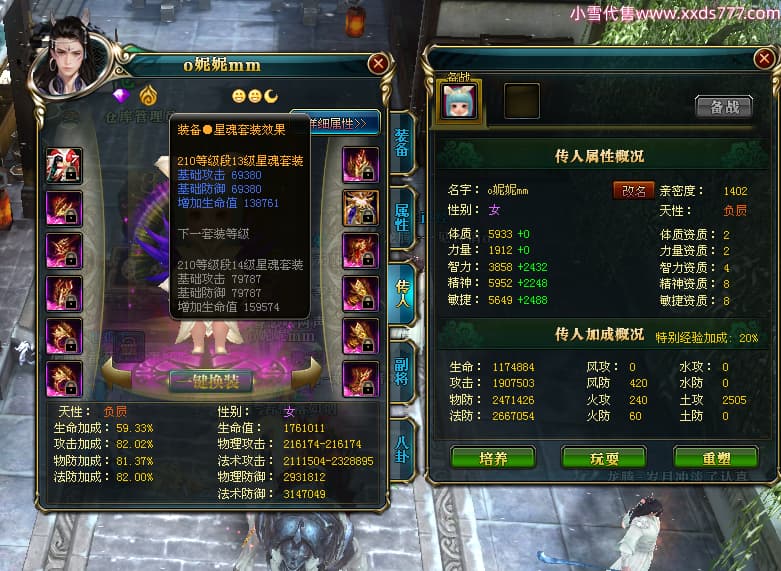Viewport: 781px width, 571px height.
Task: Switch to the 装备 equipment tab
Action: tap(401, 143)
